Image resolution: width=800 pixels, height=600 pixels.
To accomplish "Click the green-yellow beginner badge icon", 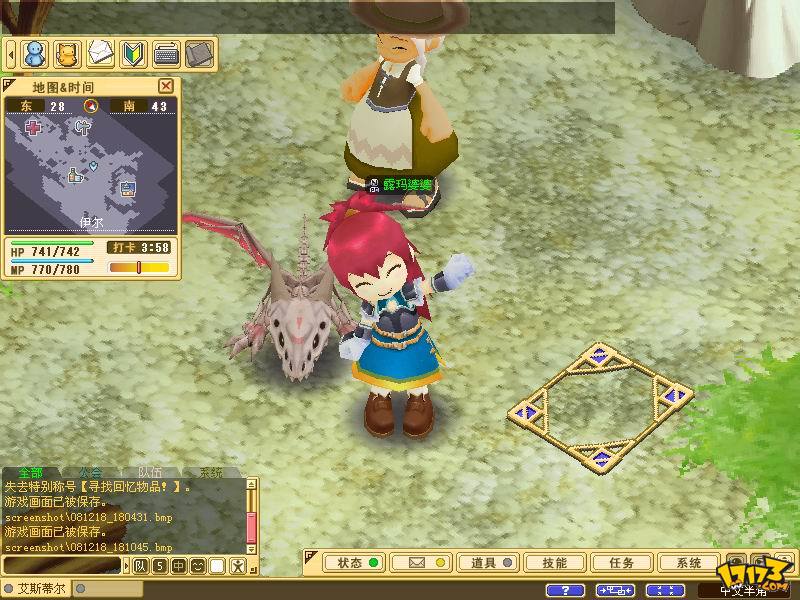I will [133, 51].
